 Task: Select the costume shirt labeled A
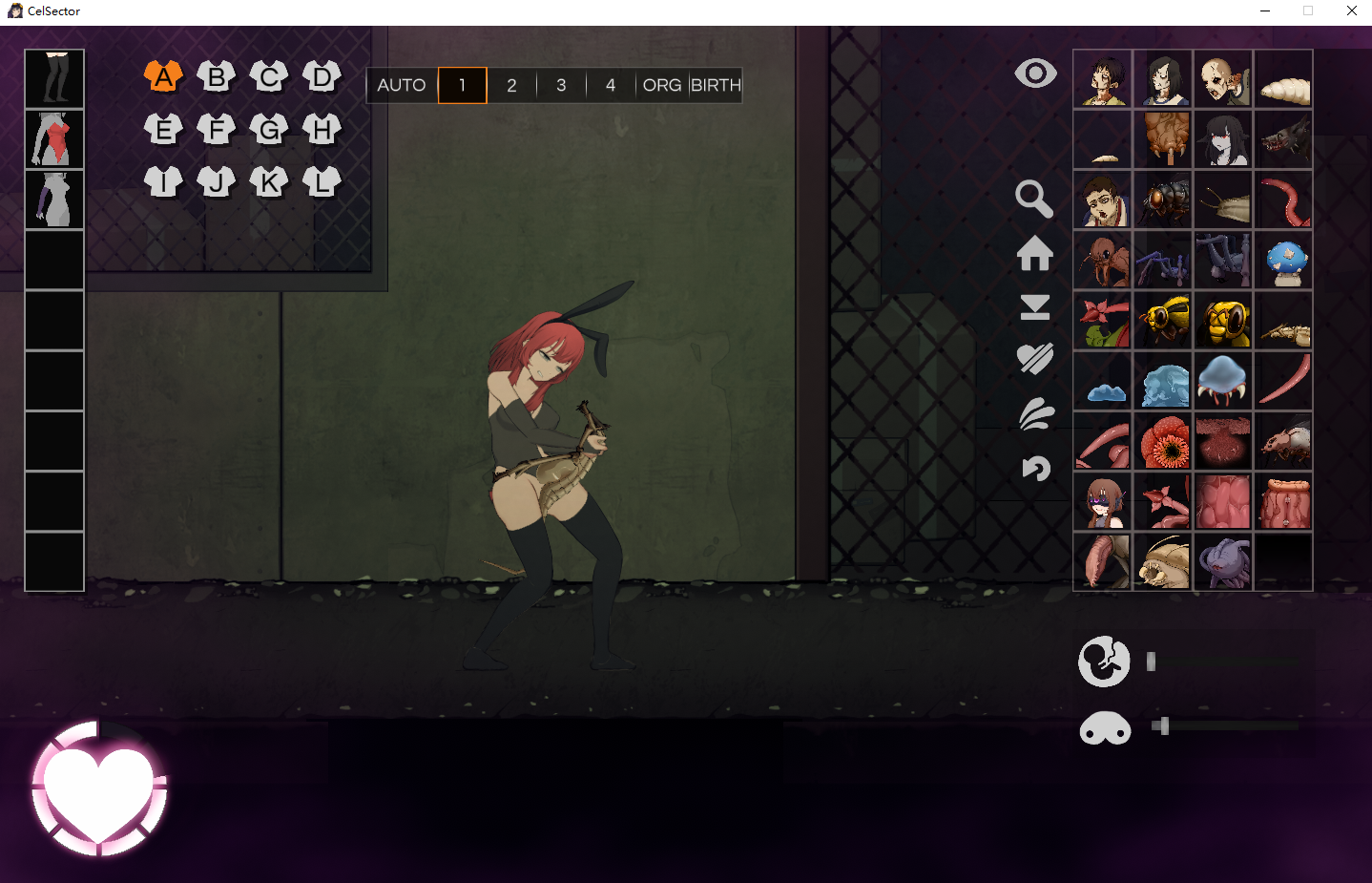coord(164,76)
